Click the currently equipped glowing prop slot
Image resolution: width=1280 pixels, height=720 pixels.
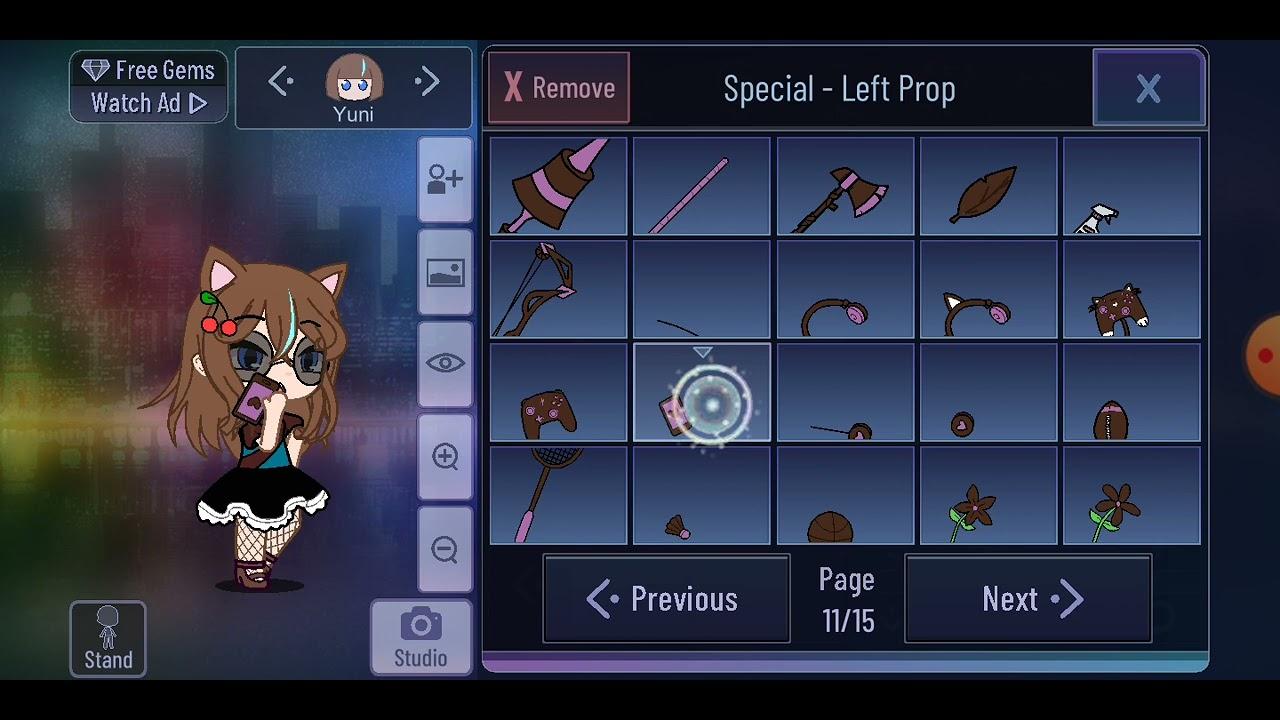(701, 392)
